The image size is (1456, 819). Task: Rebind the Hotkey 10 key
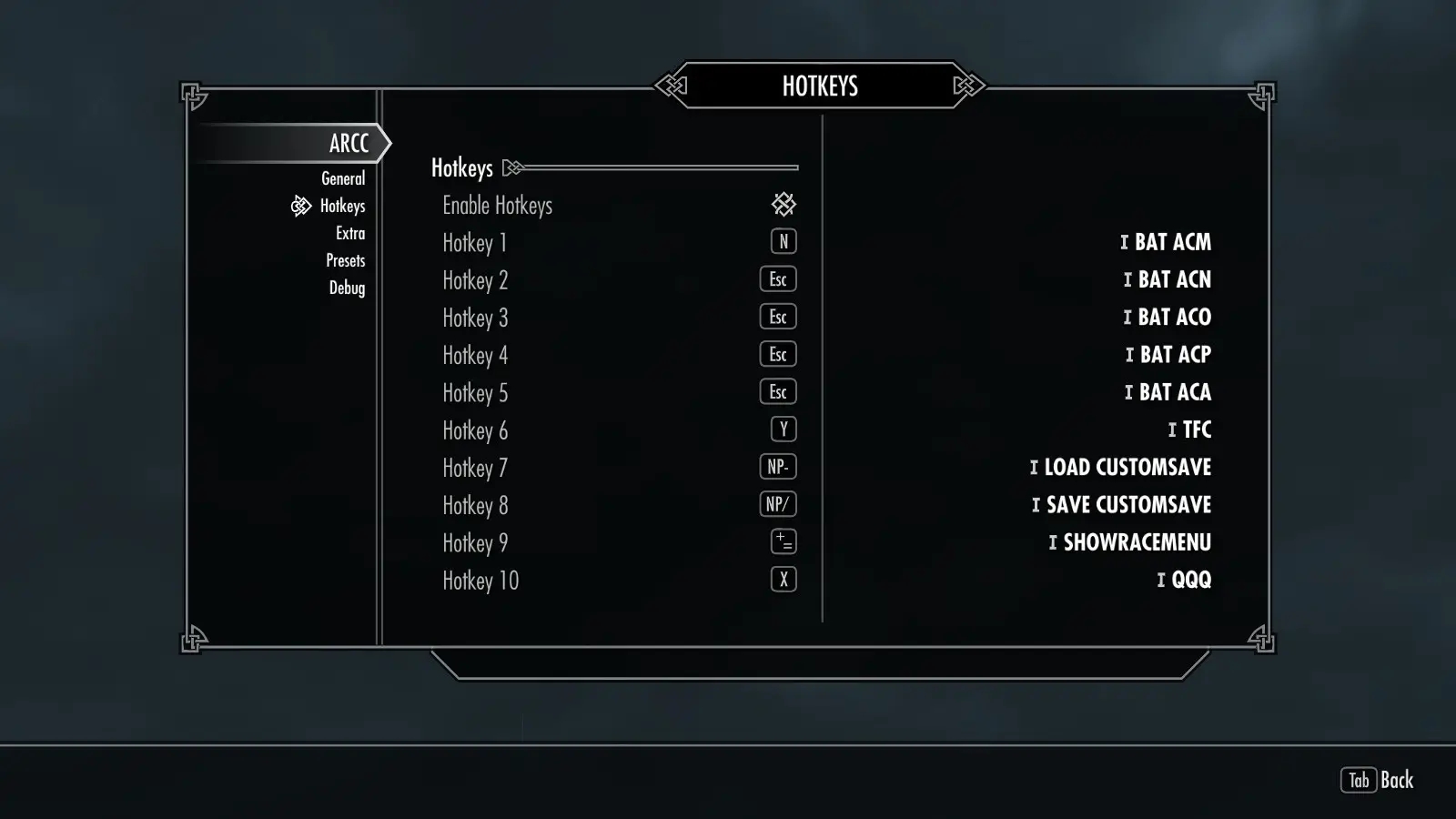click(x=783, y=580)
